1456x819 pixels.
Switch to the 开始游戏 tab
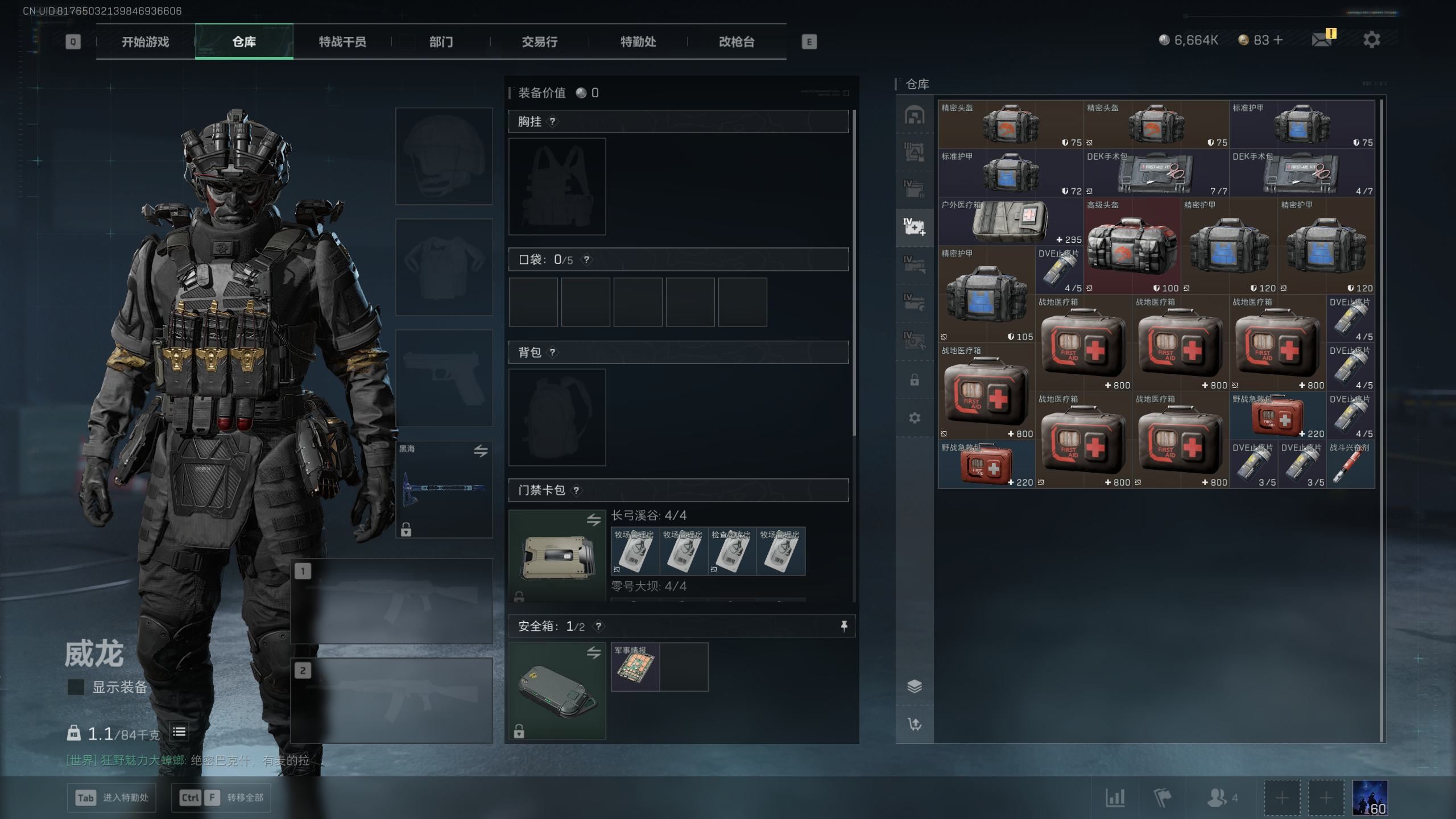click(145, 42)
